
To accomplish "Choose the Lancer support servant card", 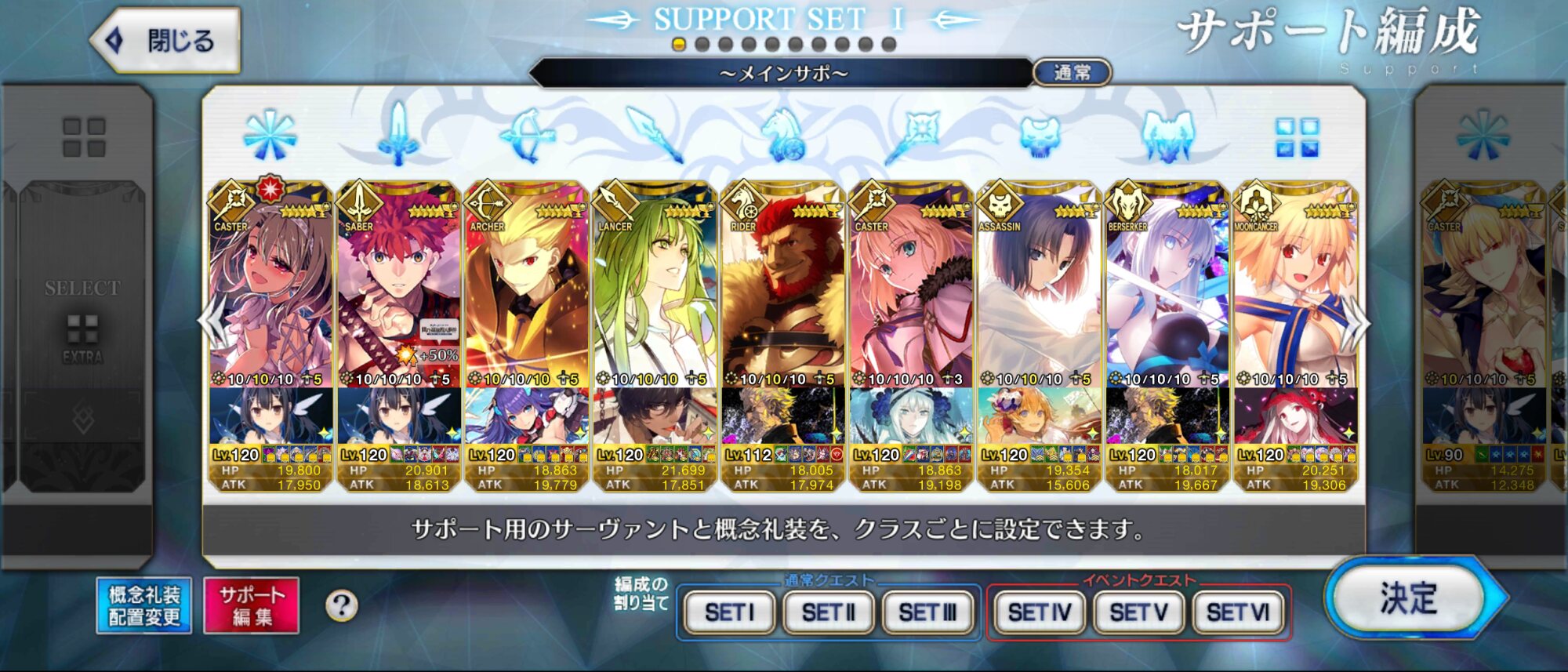I will [x=655, y=298].
